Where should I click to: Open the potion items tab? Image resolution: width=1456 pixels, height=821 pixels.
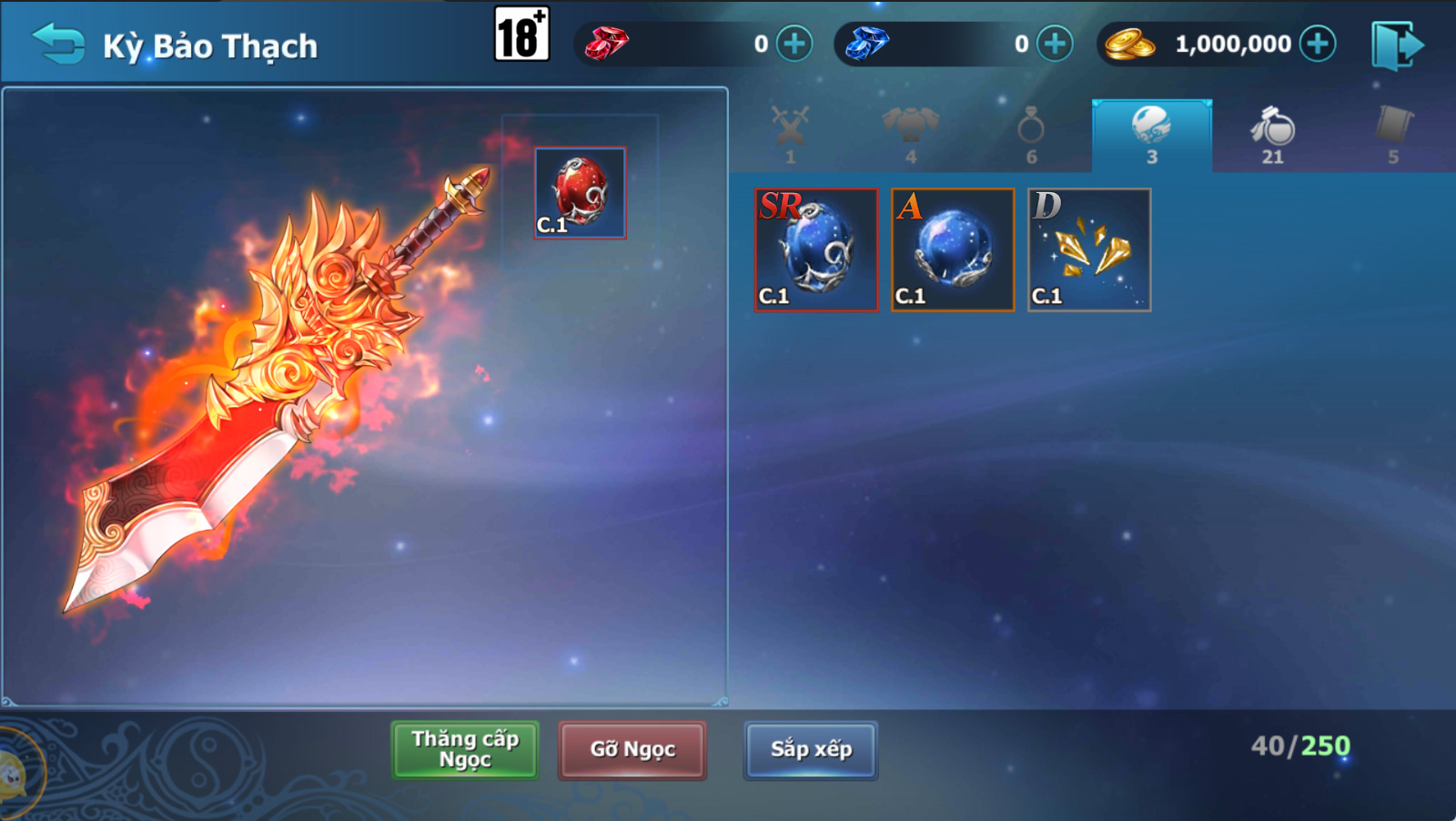(x=1272, y=134)
